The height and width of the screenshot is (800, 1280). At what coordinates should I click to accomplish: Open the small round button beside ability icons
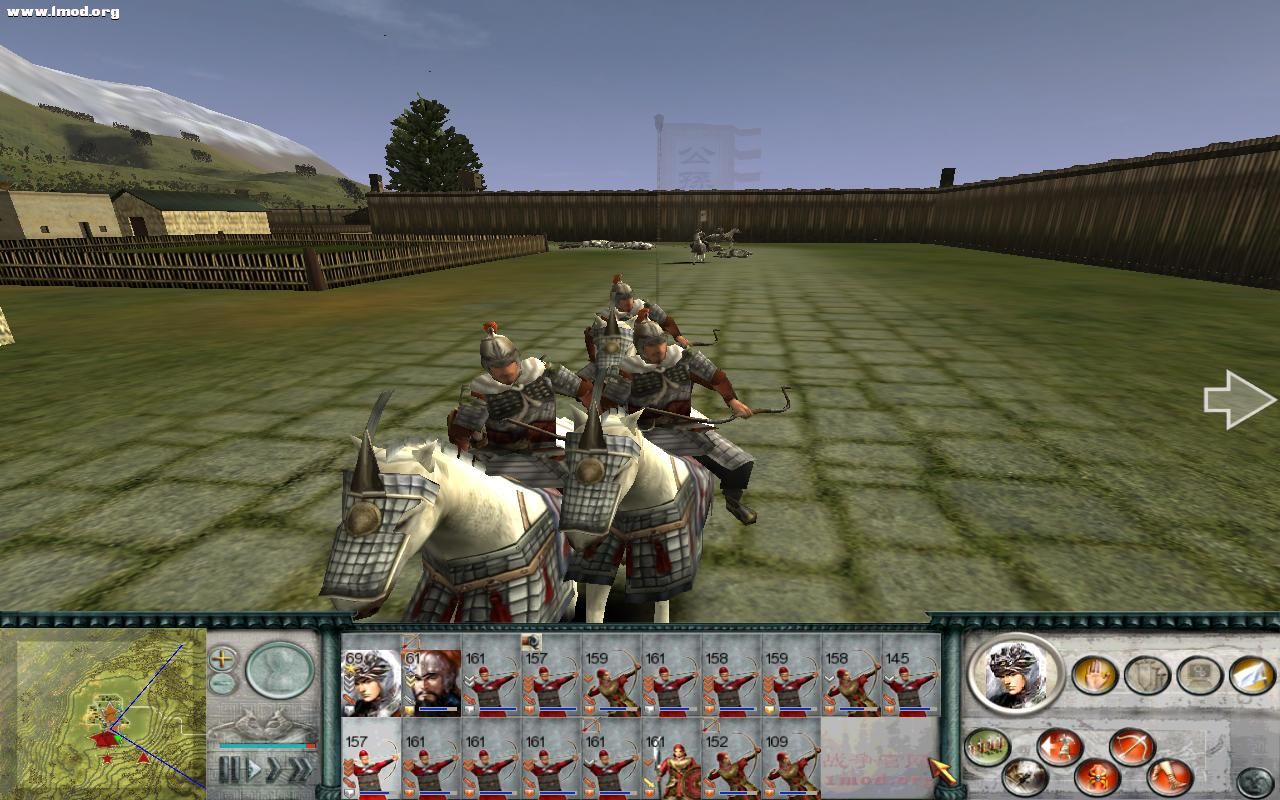pyautogui.click(x=1253, y=780)
